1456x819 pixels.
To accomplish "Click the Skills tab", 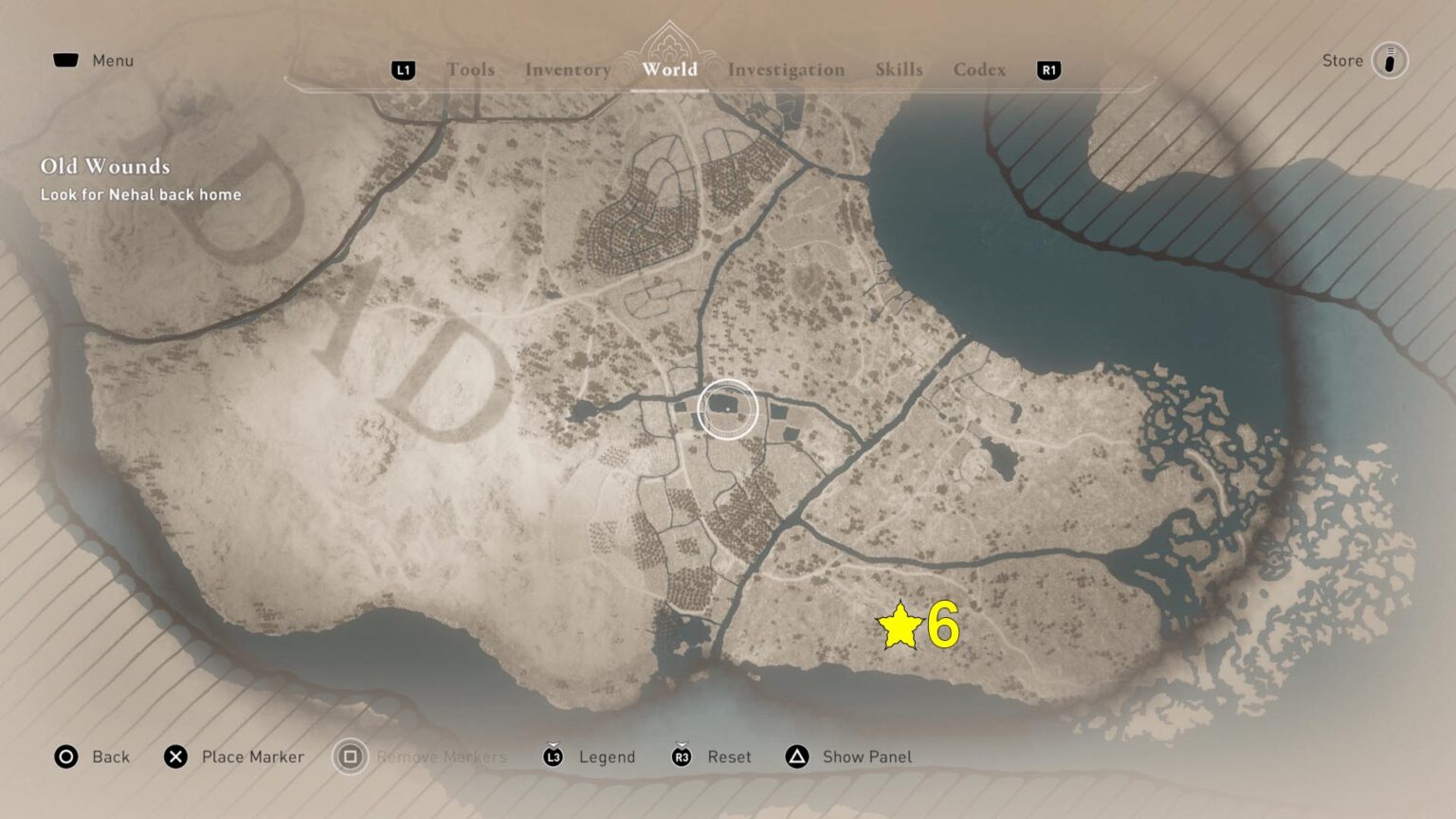I will coord(897,69).
